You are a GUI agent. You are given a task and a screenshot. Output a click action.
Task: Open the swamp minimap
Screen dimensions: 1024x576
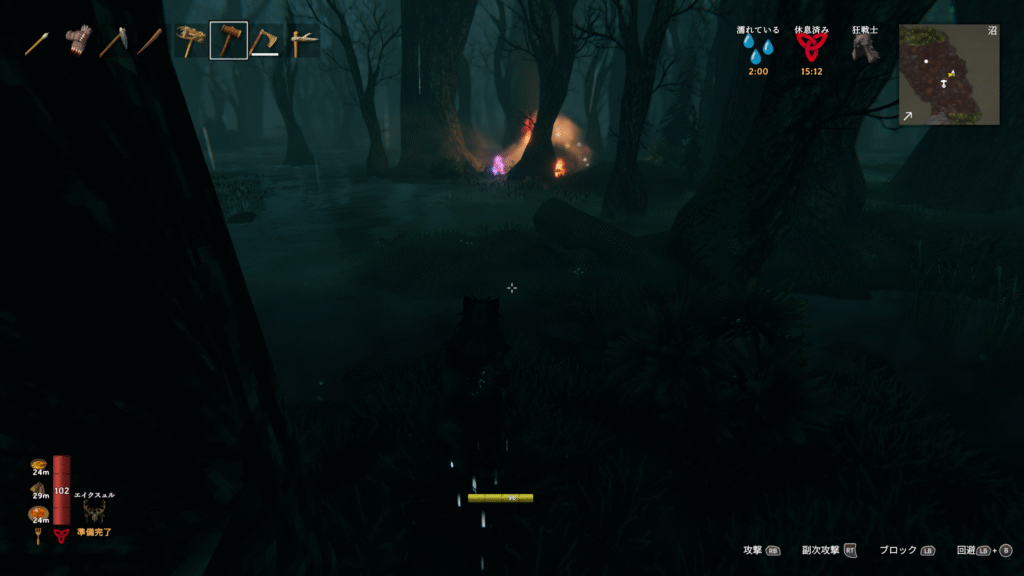948,74
